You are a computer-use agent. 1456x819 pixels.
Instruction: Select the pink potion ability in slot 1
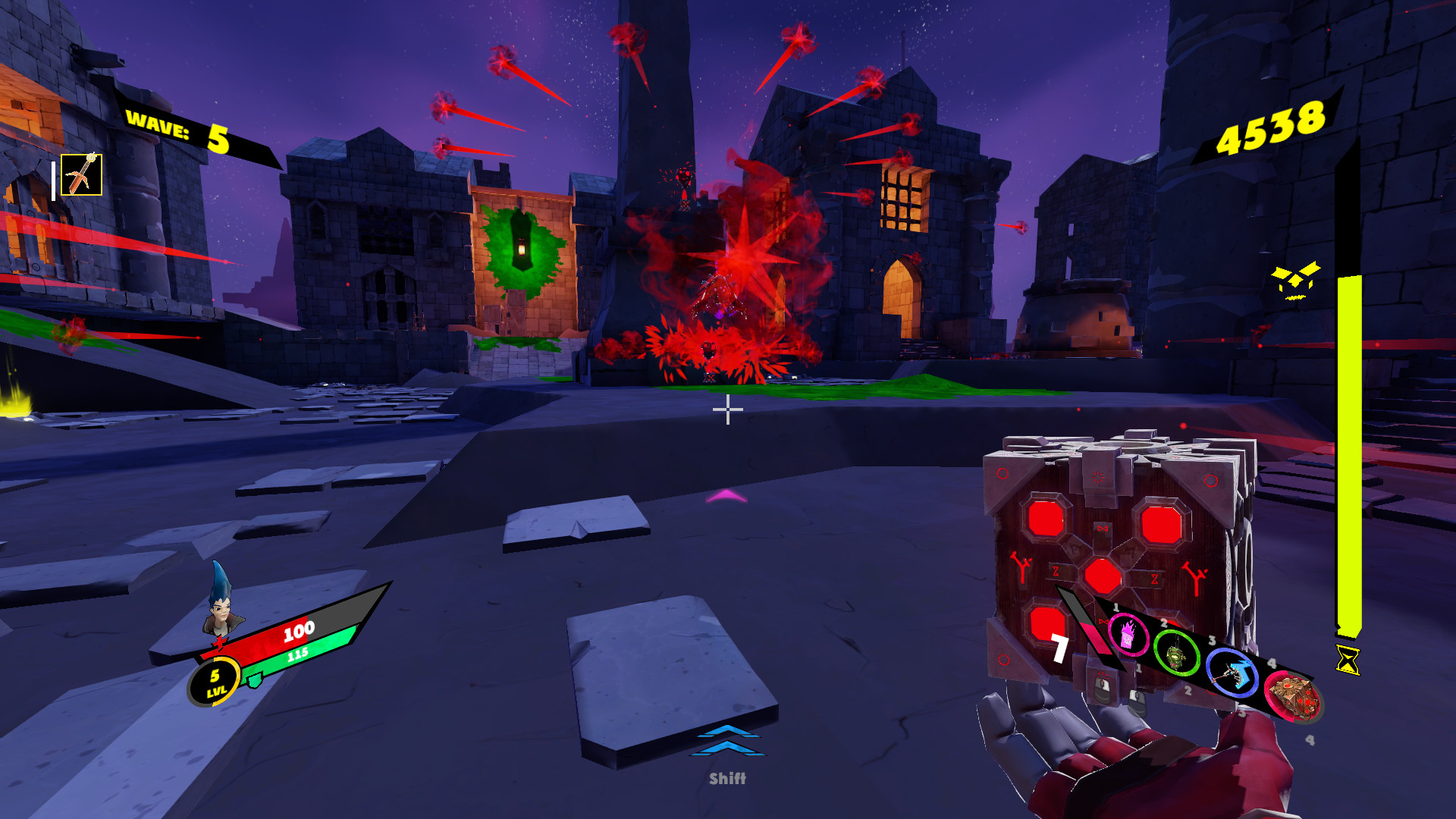point(1128,632)
